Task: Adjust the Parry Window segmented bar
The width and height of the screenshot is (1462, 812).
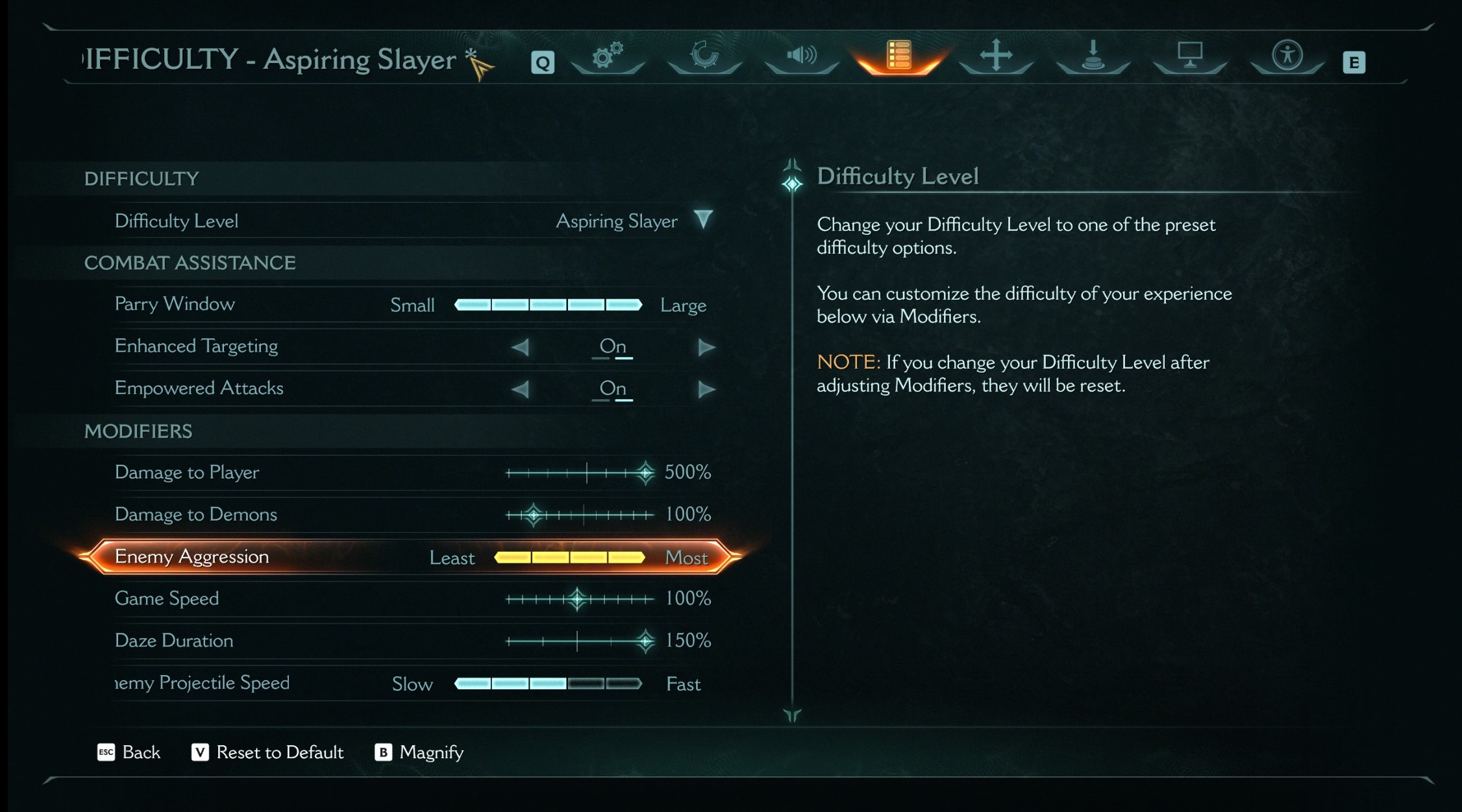Action: [x=548, y=304]
